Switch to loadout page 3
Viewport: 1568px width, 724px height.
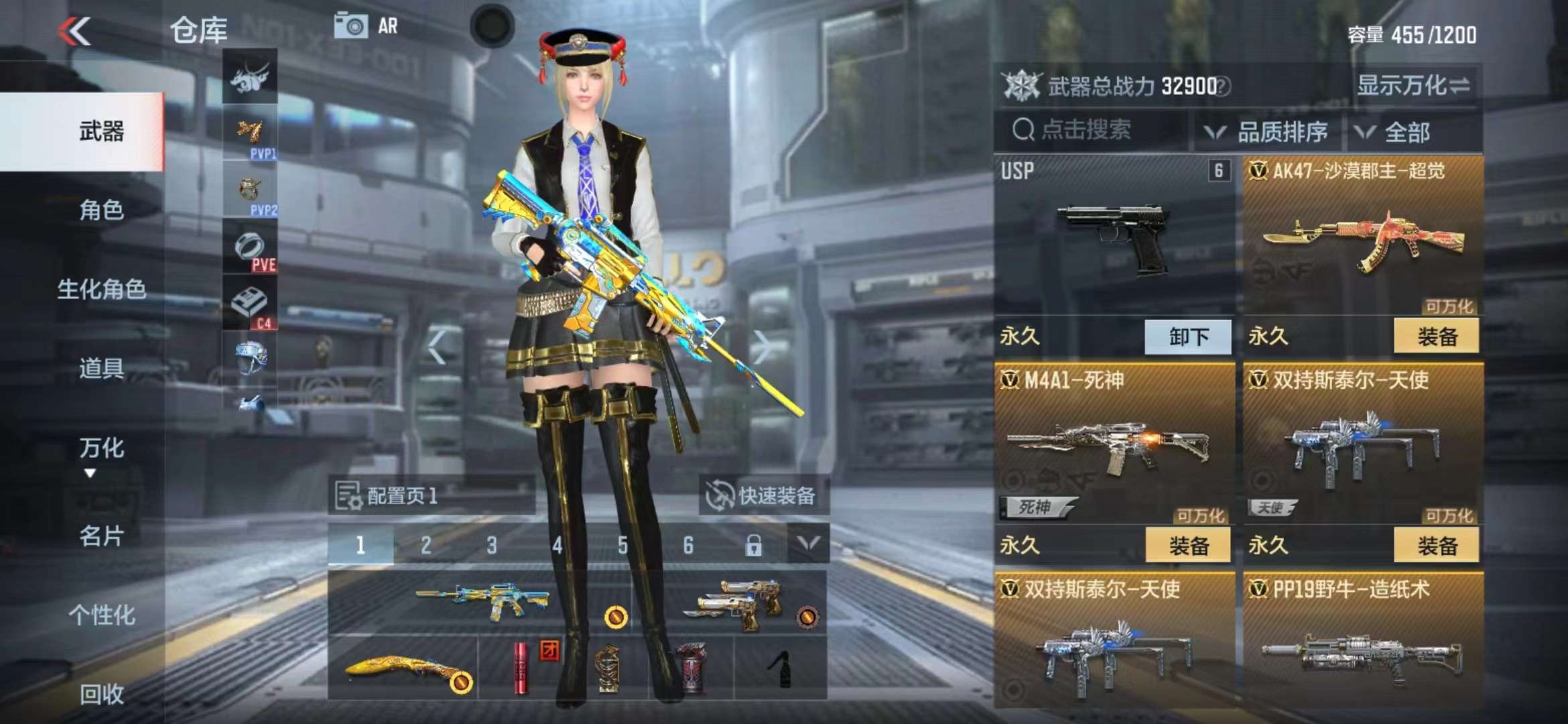coord(492,546)
